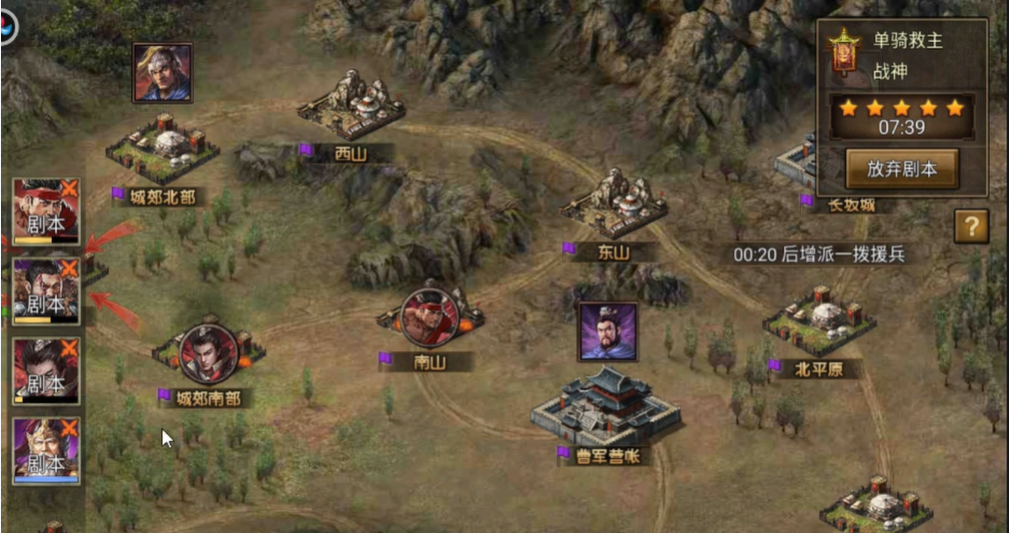Viewport: 1009px width, 533px height.
Task: Choose the 东山 camp node
Action: (x=614, y=207)
